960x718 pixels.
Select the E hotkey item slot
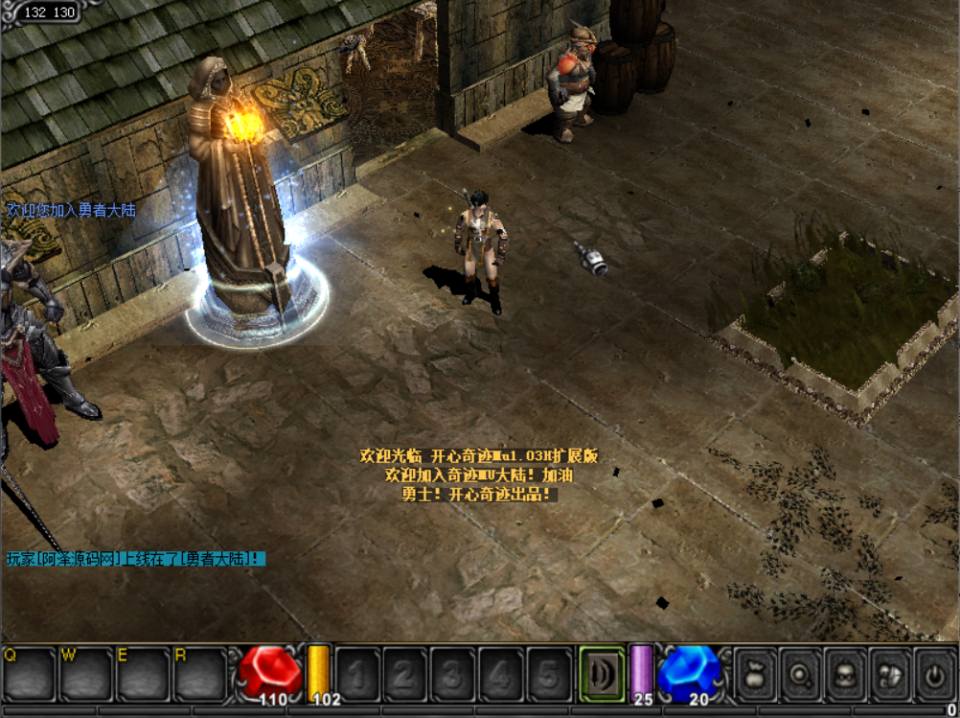[x=143, y=674]
